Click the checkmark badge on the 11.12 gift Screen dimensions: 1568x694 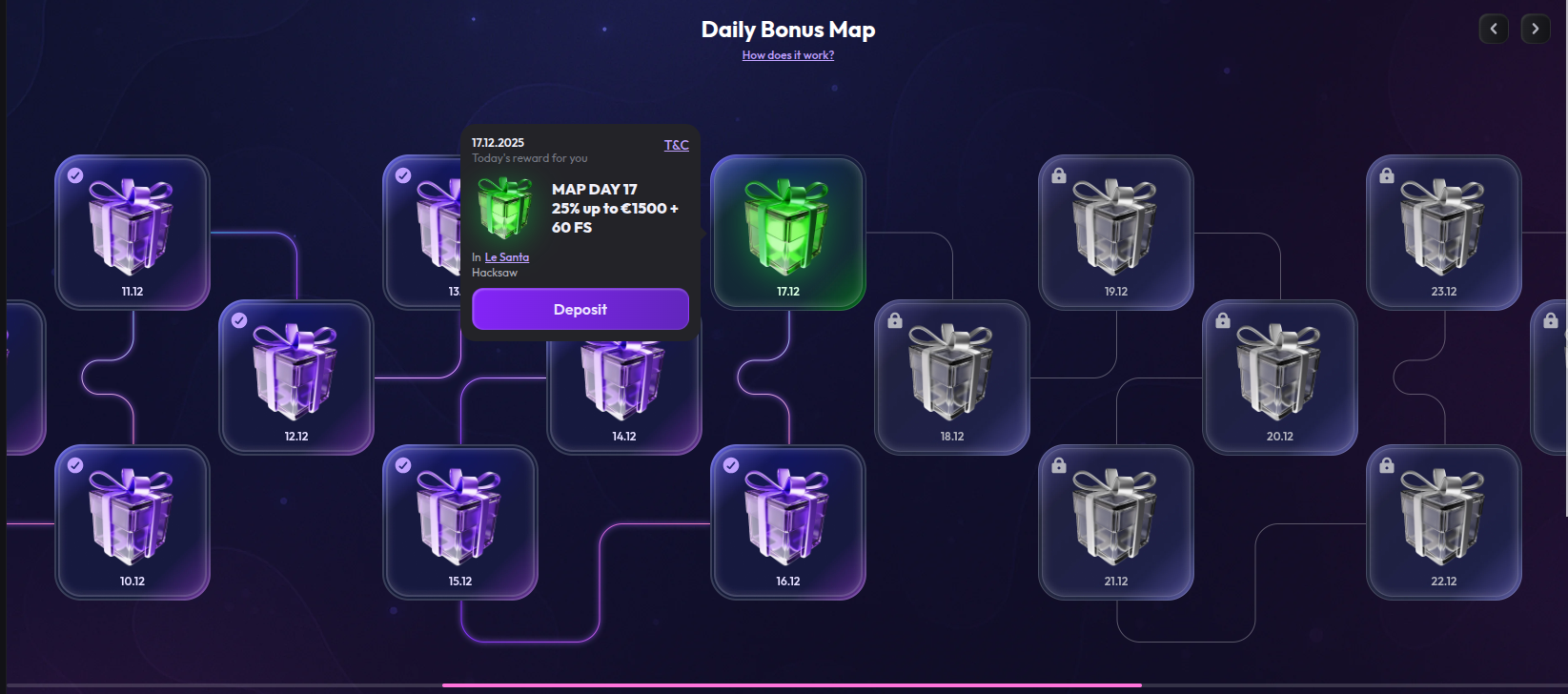point(74,174)
